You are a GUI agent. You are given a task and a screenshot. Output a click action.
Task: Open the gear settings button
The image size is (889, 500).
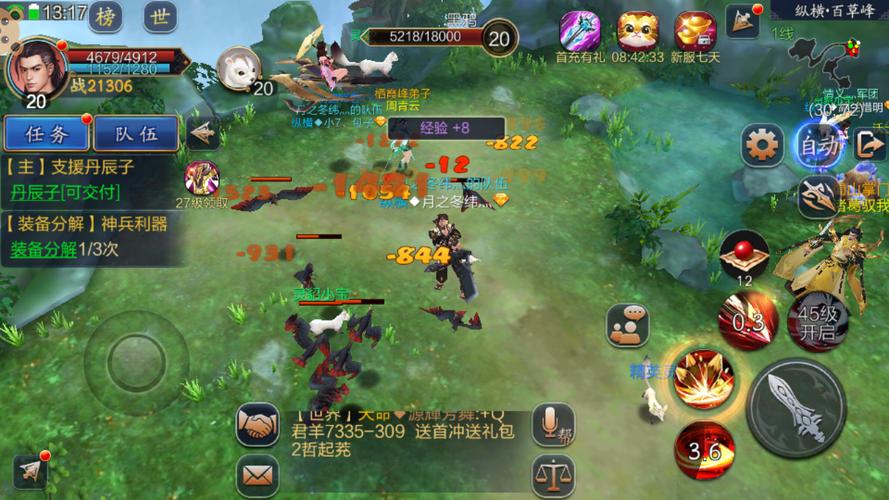coord(762,146)
